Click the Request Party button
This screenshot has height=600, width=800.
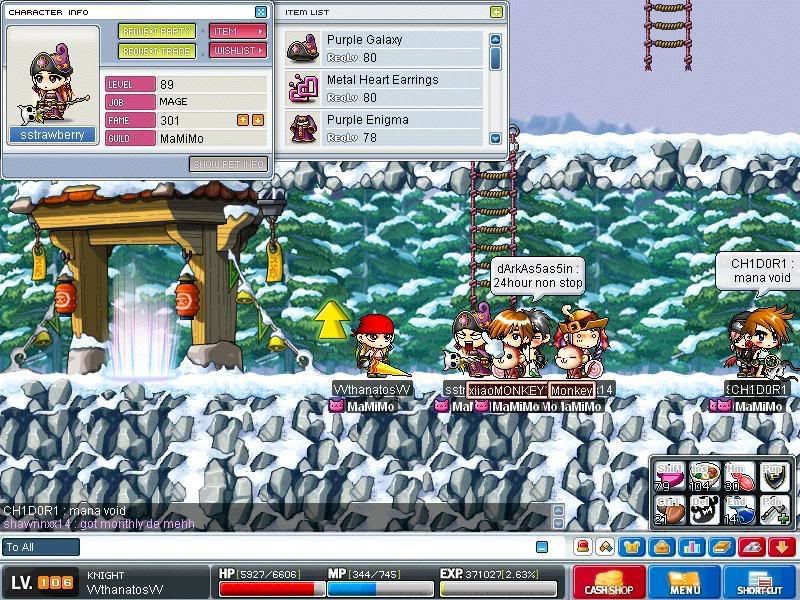point(157,31)
